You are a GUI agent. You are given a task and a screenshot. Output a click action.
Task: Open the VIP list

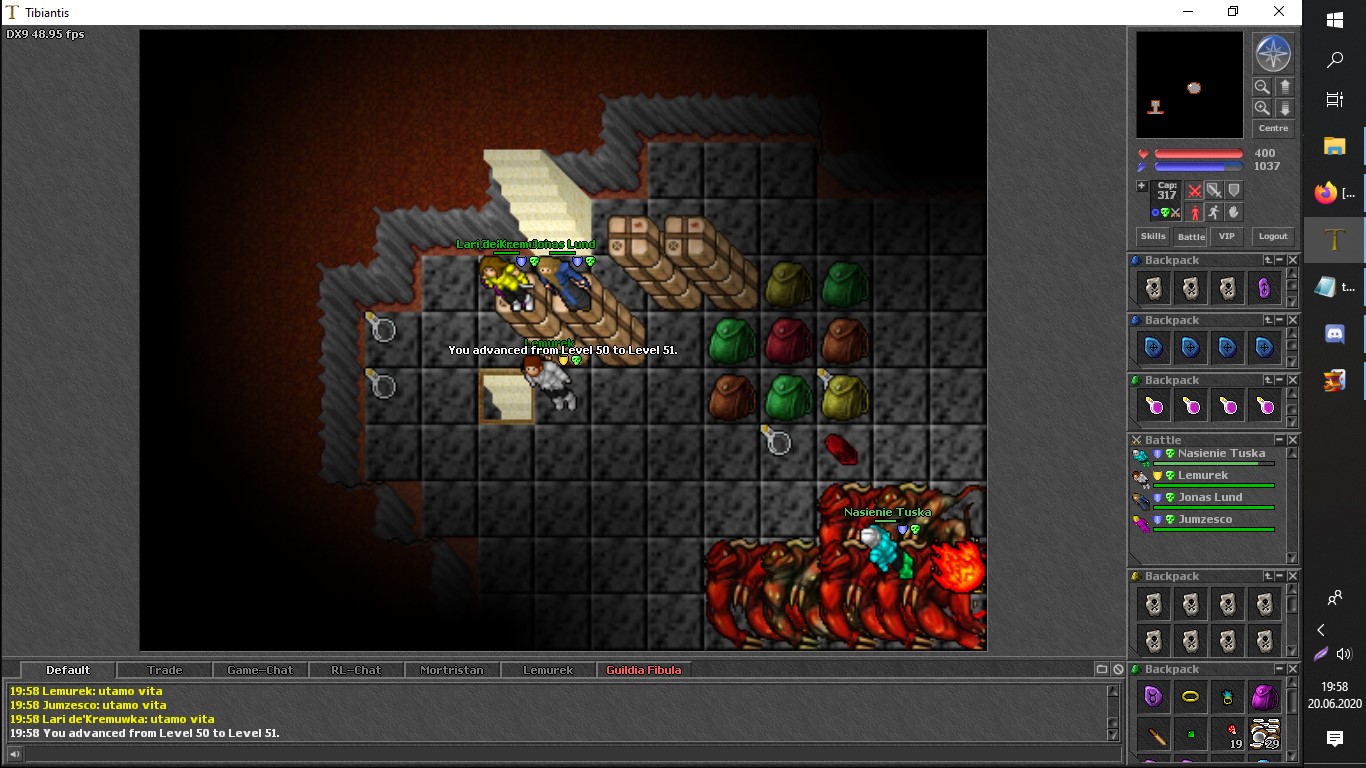(1226, 237)
